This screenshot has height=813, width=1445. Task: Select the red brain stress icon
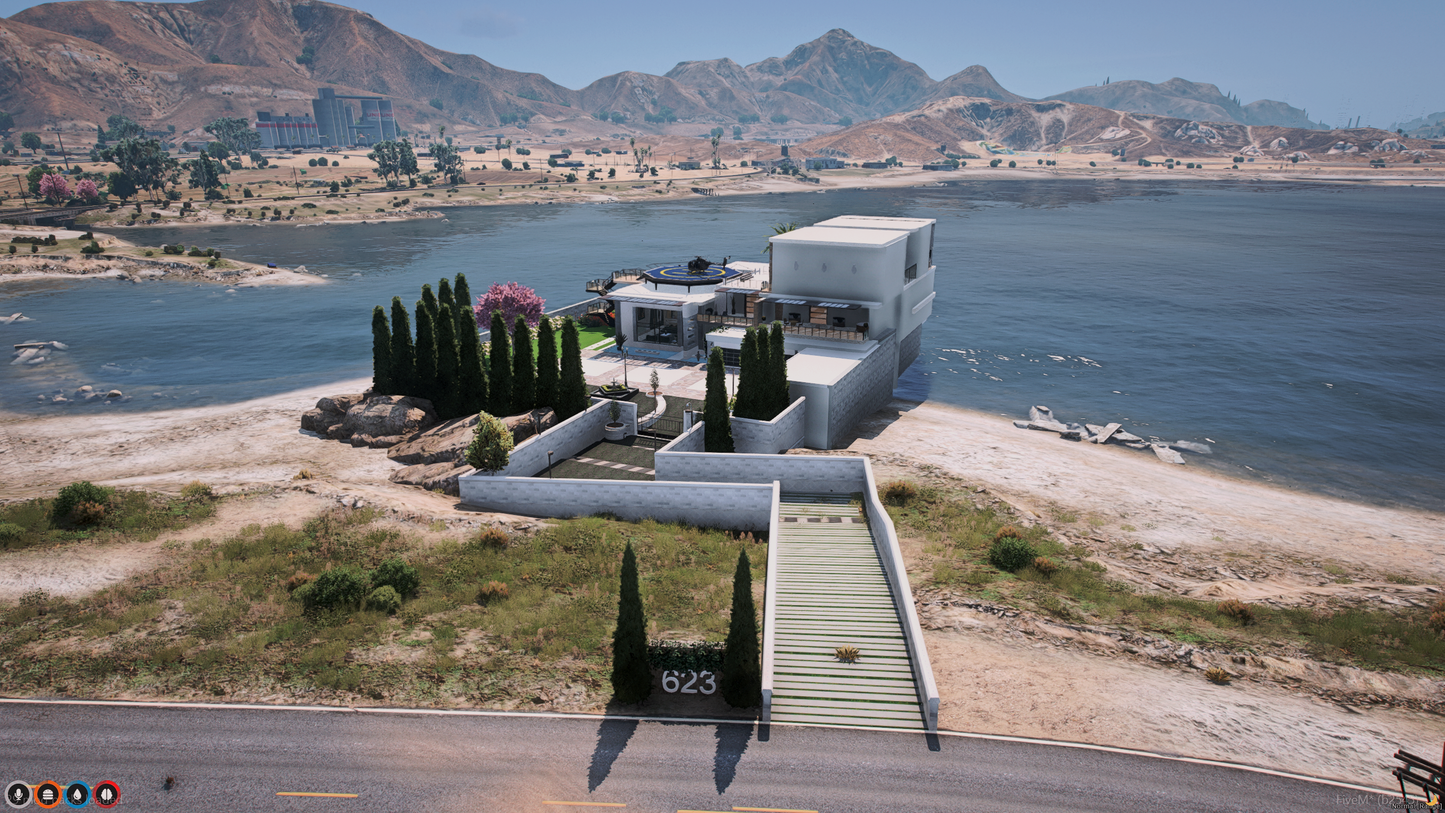tap(107, 794)
